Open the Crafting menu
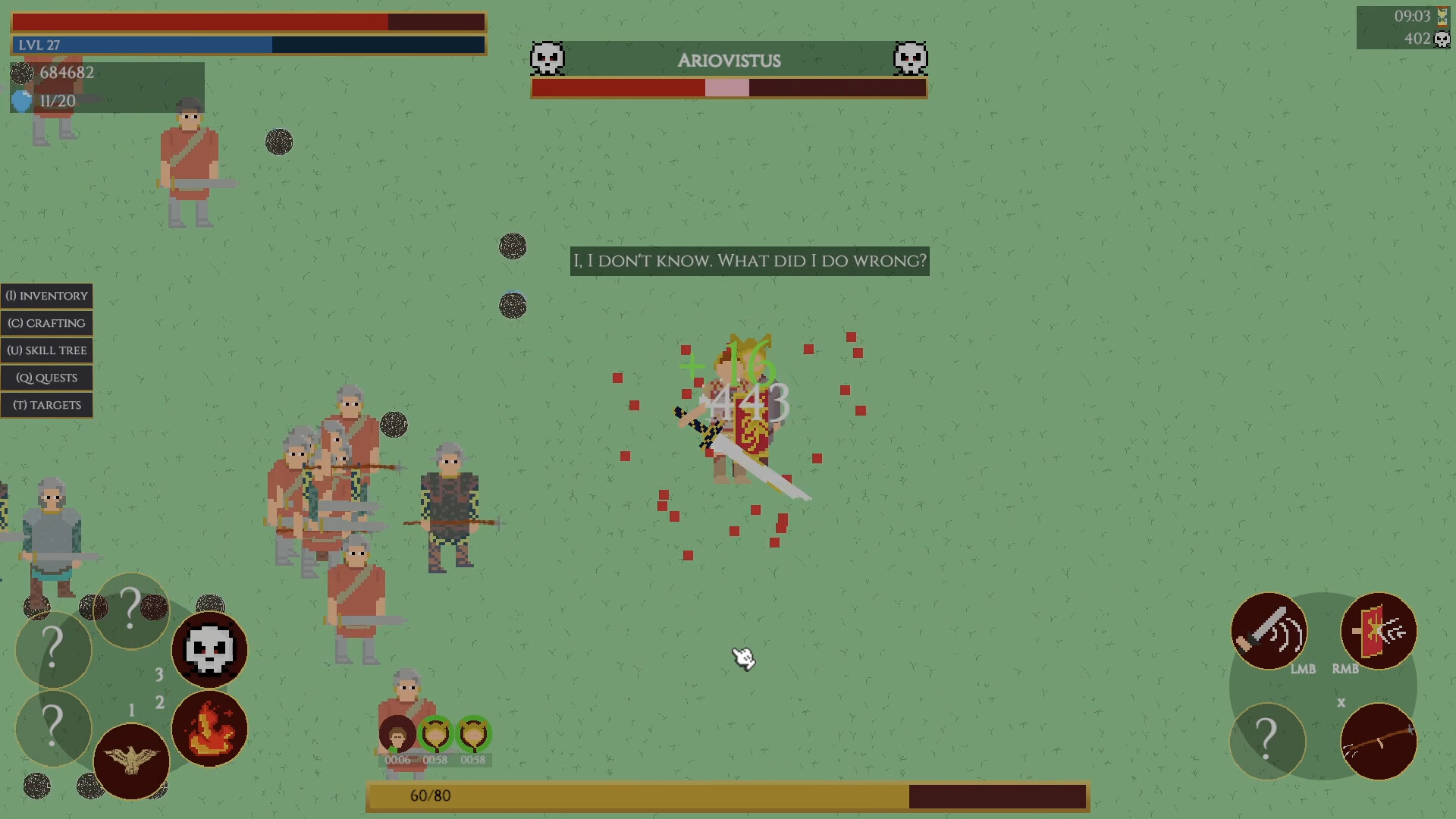 coord(46,323)
